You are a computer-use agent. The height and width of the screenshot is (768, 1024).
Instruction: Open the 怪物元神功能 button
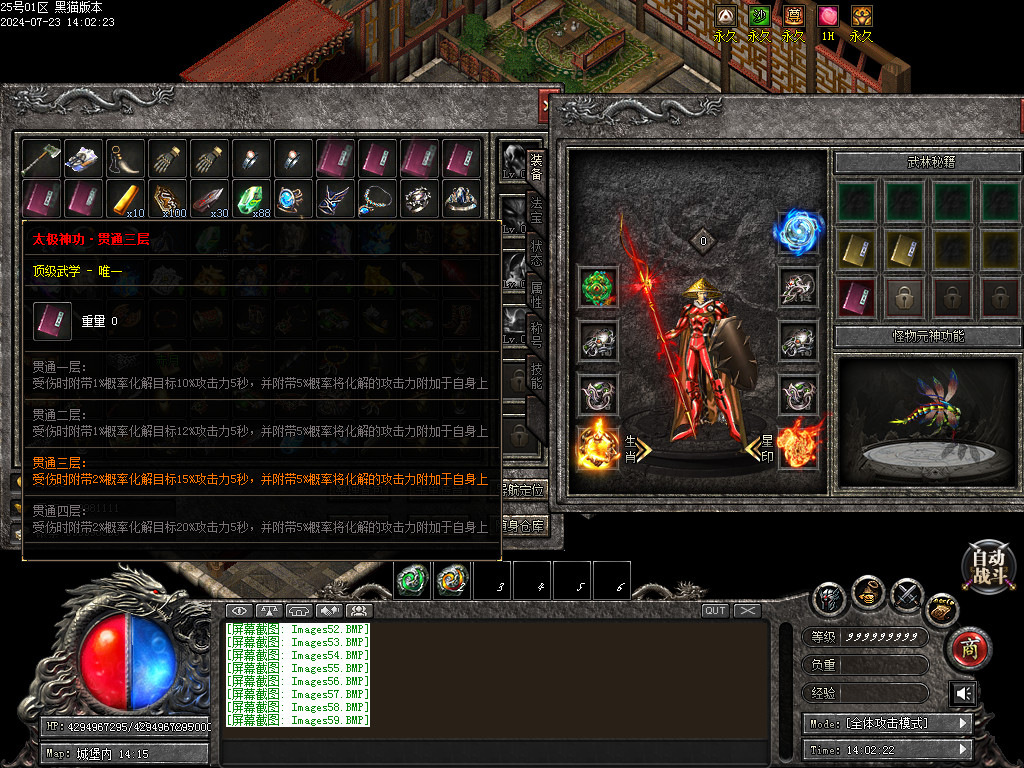[x=928, y=336]
